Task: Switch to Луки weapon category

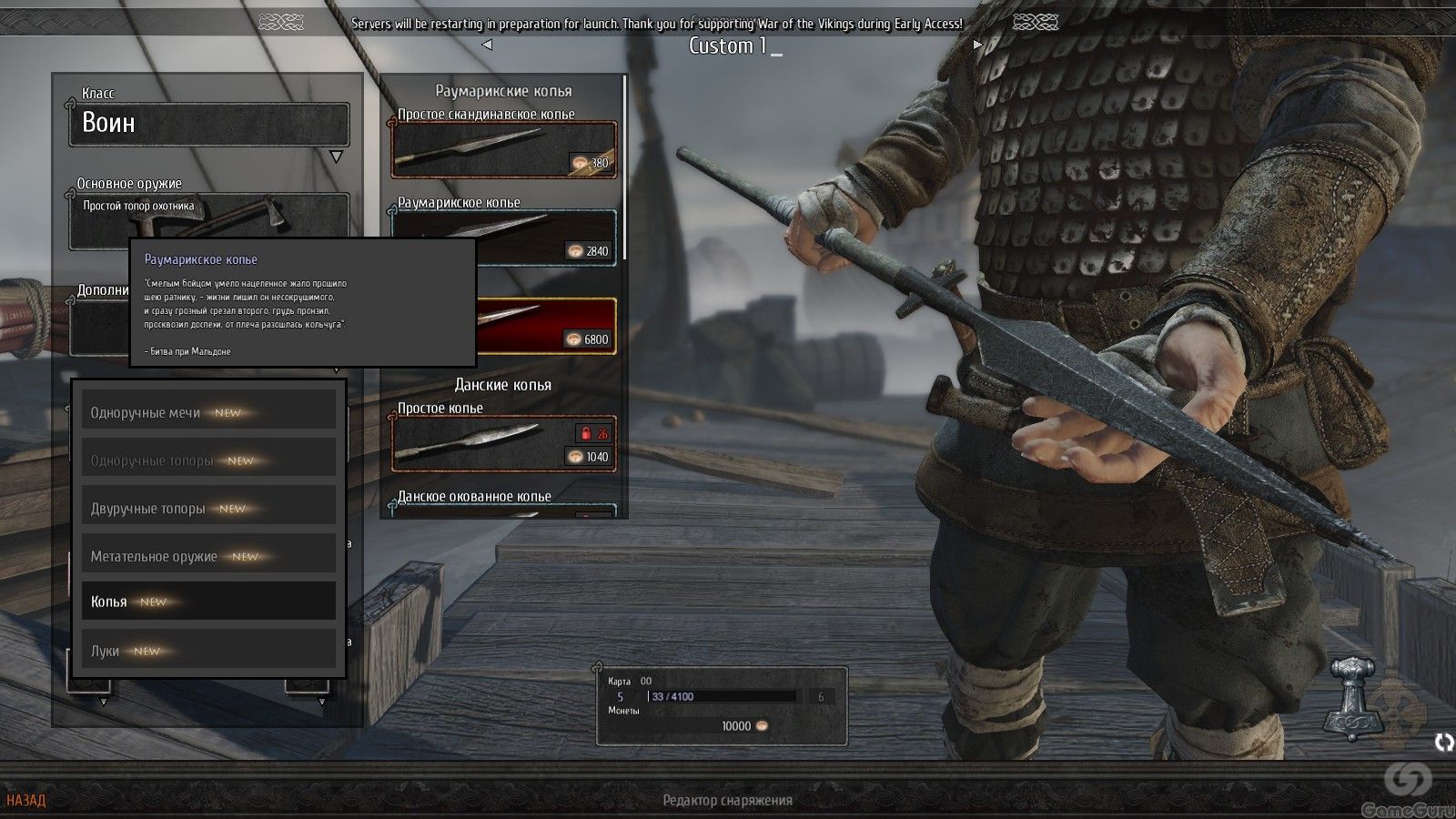Action: coord(208,651)
